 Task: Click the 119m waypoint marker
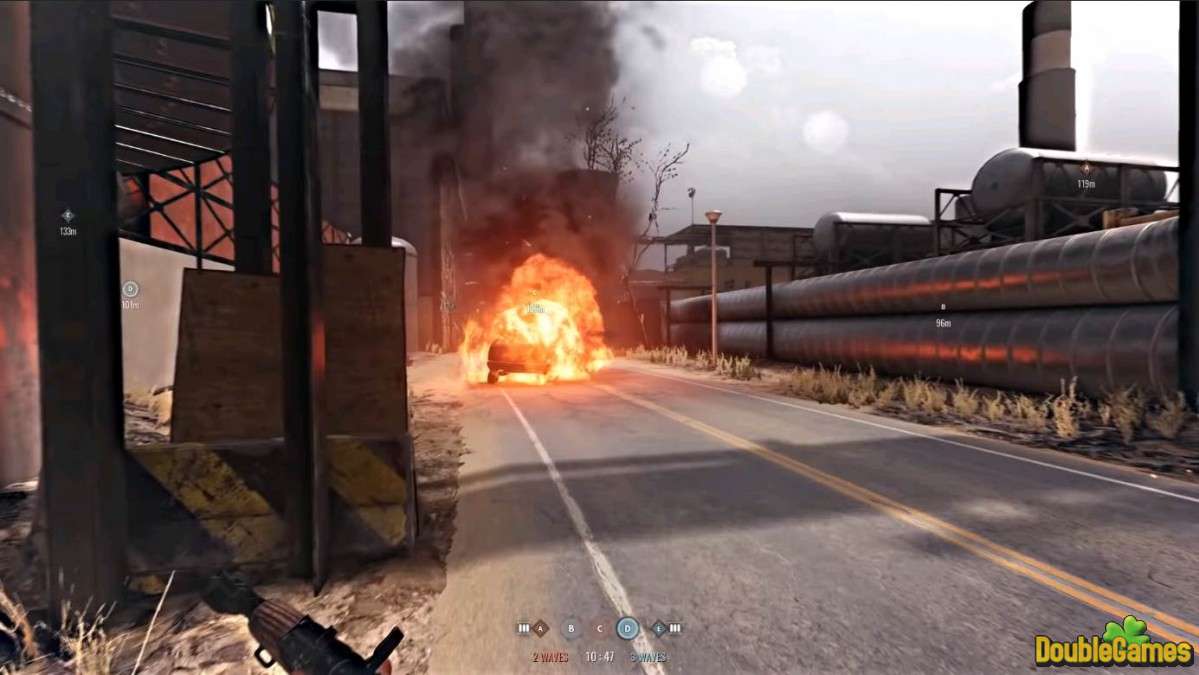coord(1086,169)
